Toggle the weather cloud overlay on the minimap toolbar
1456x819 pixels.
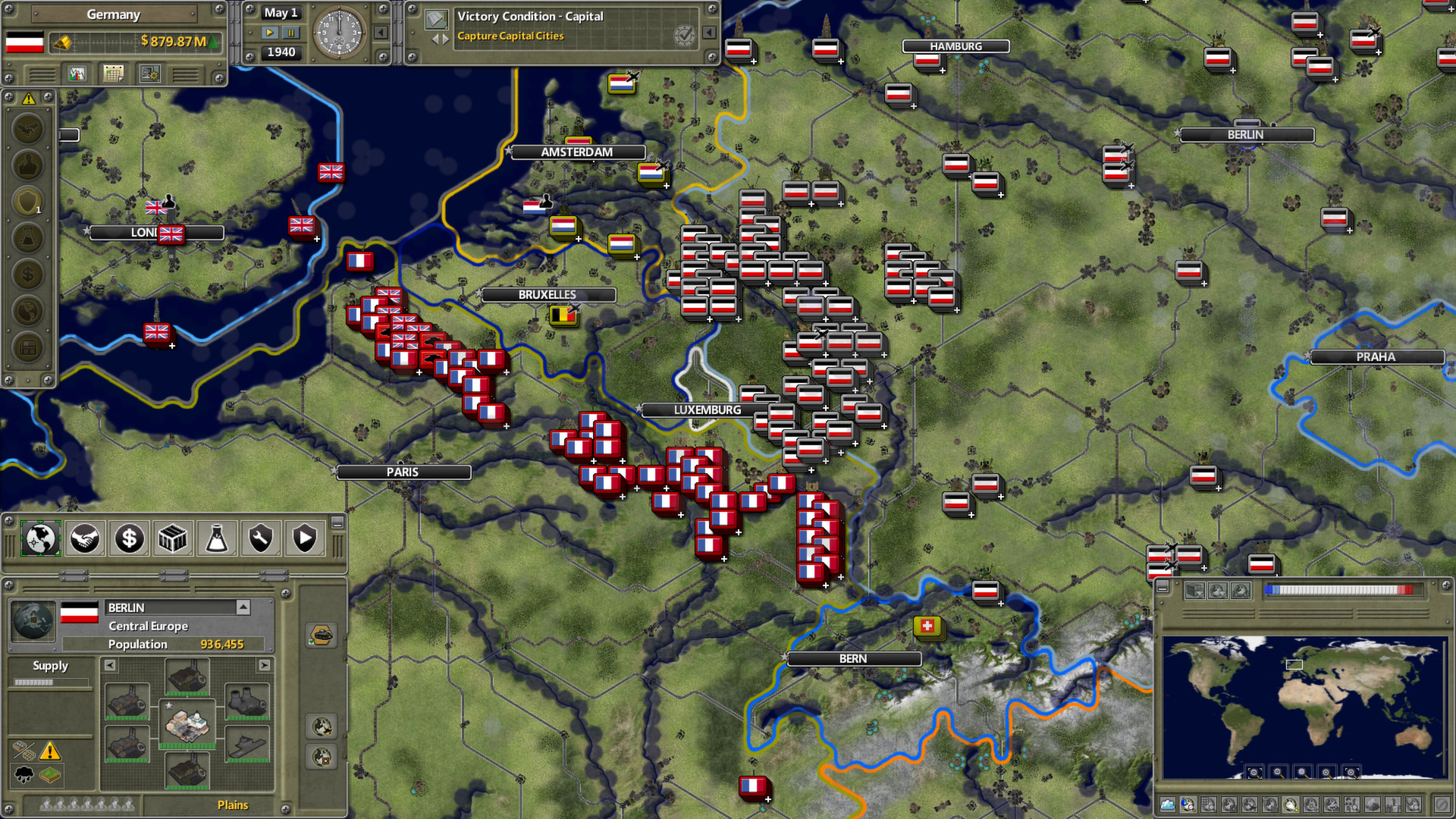click(x=1167, y=805)
